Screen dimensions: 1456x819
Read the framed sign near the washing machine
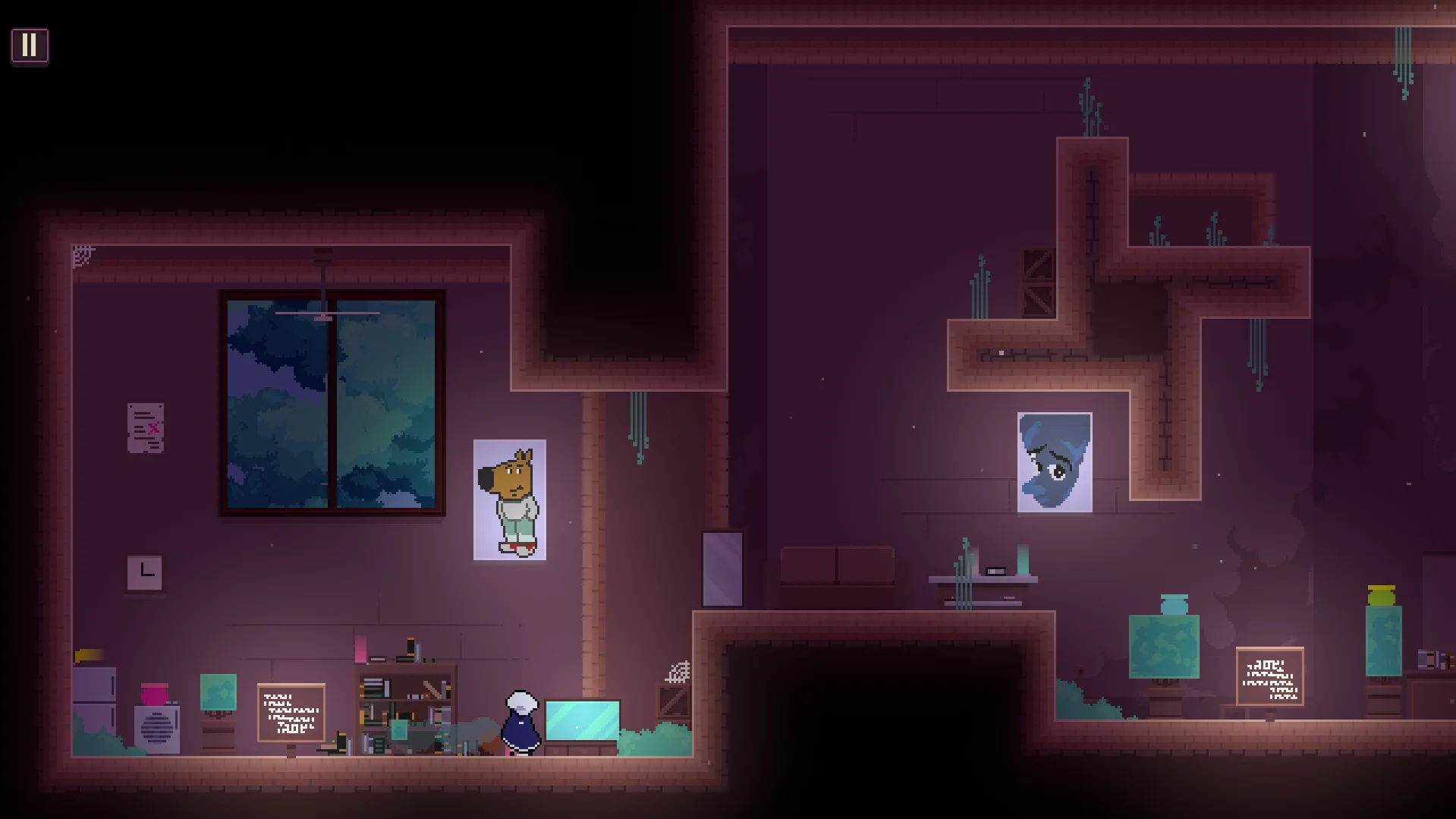(290, 711)
